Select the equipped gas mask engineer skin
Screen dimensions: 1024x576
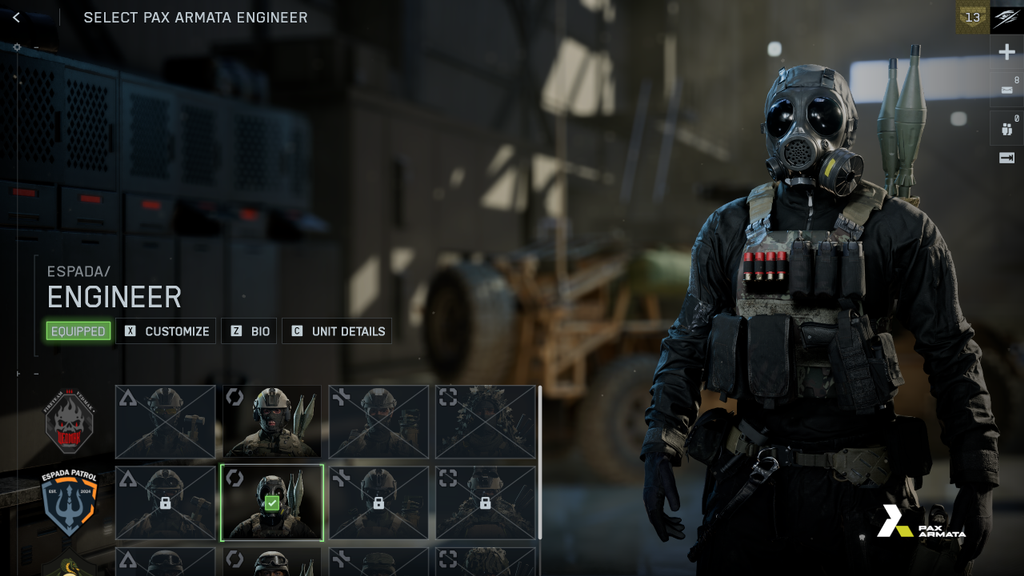tap(272, 502)
